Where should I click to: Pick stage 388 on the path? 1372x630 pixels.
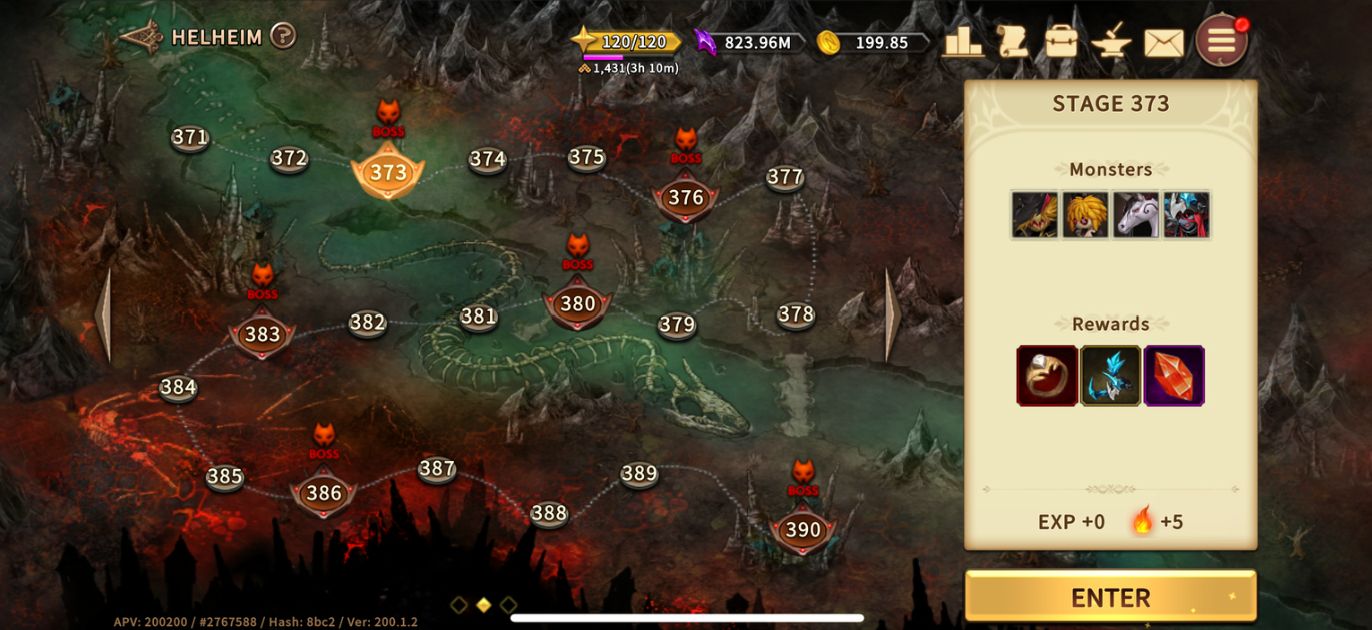click(x=549, y=513)
